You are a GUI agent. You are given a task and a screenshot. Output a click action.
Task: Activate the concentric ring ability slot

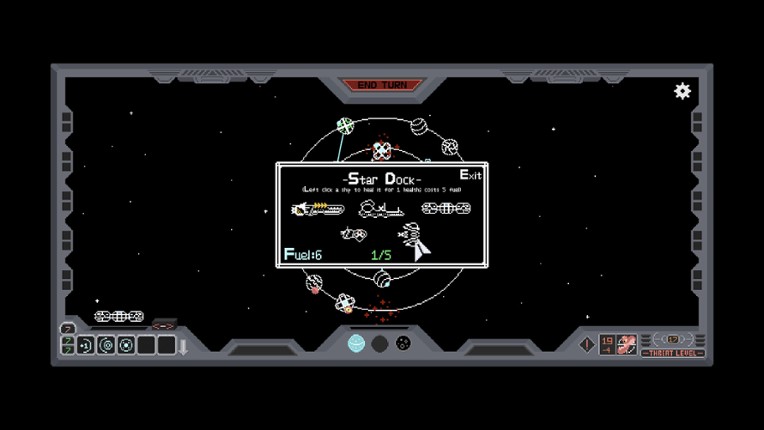[x=106, y=345]
